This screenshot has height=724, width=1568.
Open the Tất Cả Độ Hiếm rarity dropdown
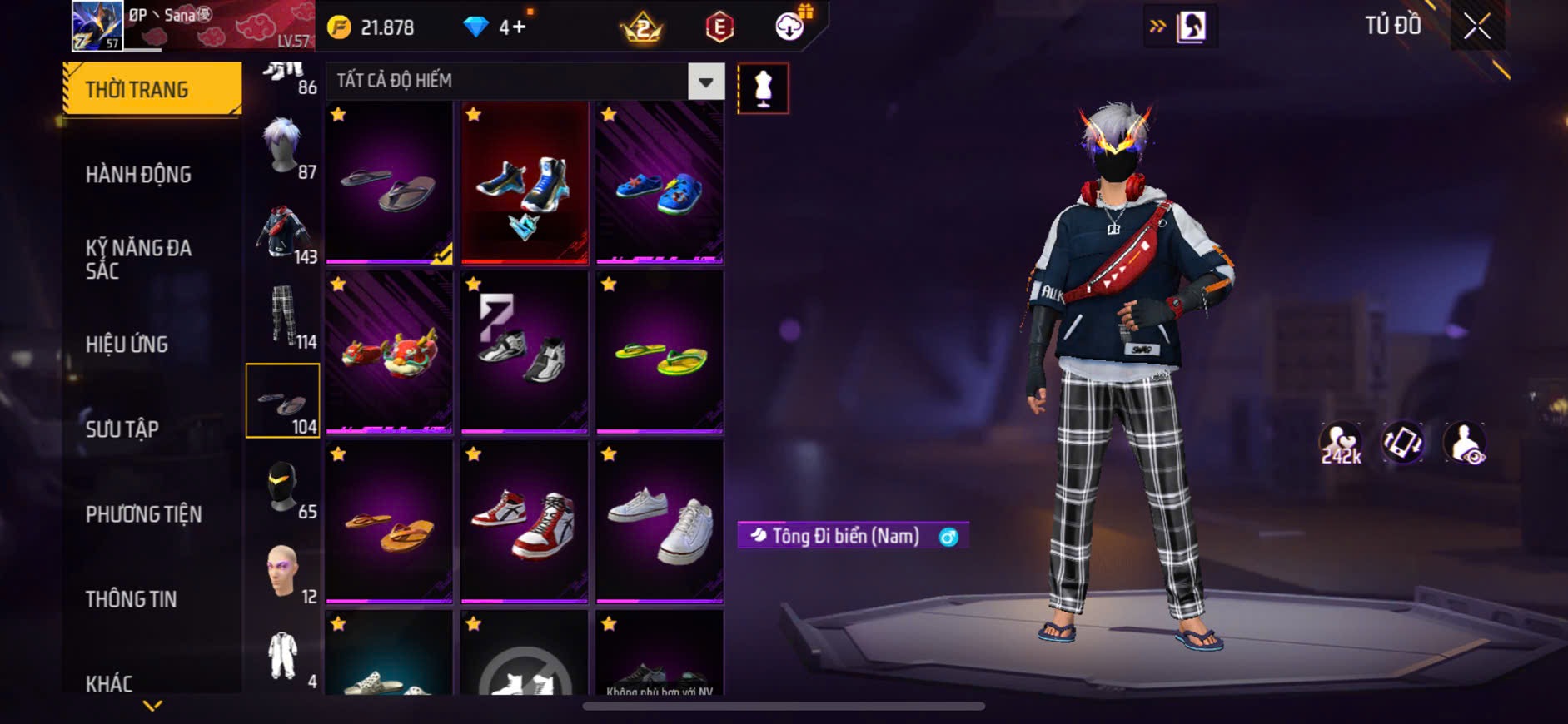(705, 82)
